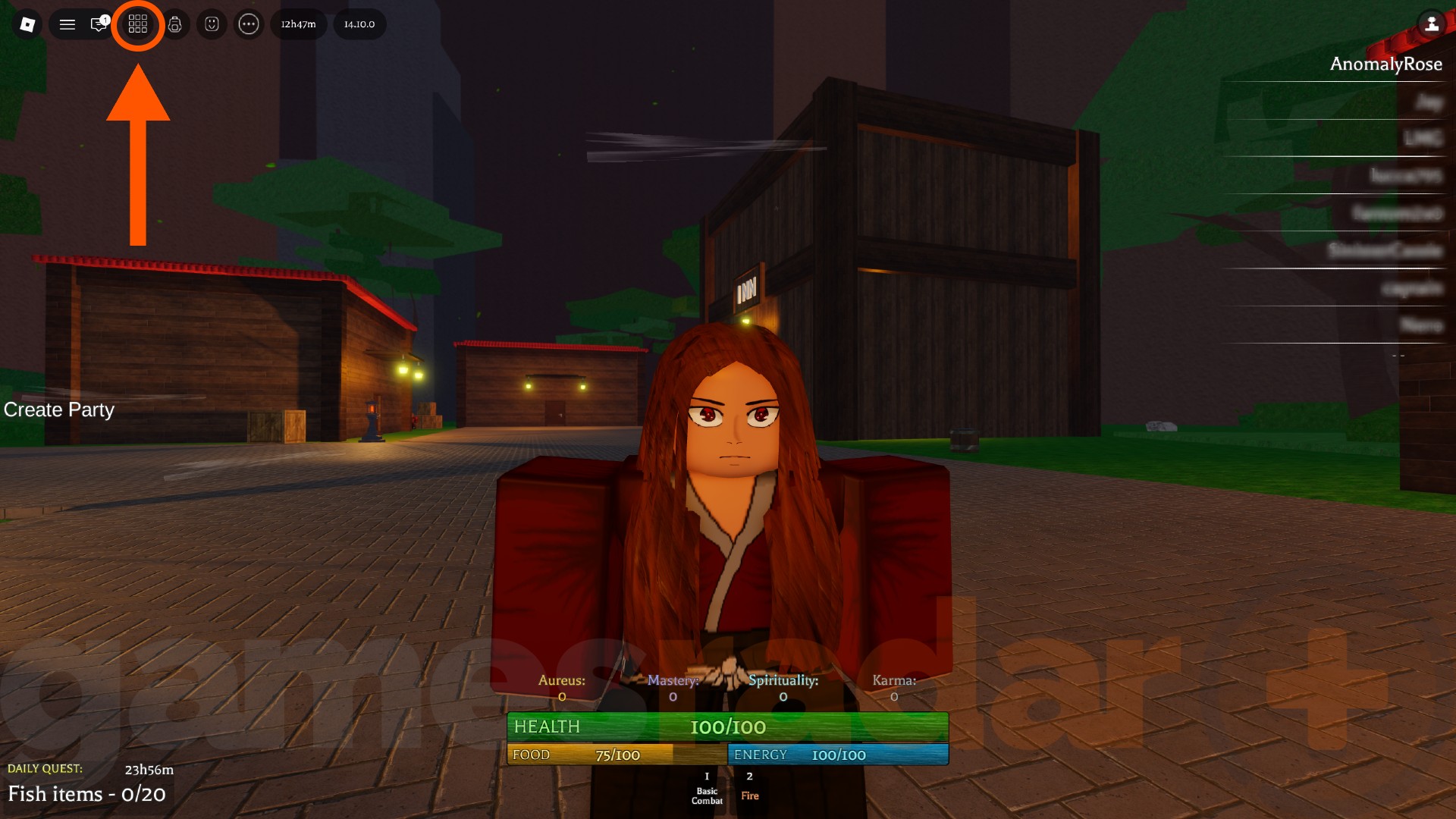1456x819 pixels.
Task: Expand the AnomalyRose player entry
Action: coord(1386,64)
